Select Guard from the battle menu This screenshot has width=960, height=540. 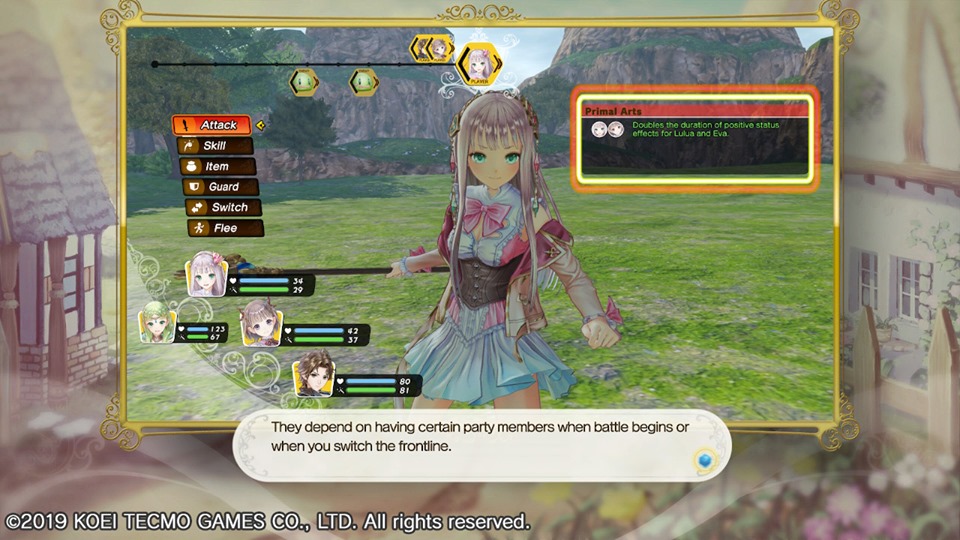(219, 187)
